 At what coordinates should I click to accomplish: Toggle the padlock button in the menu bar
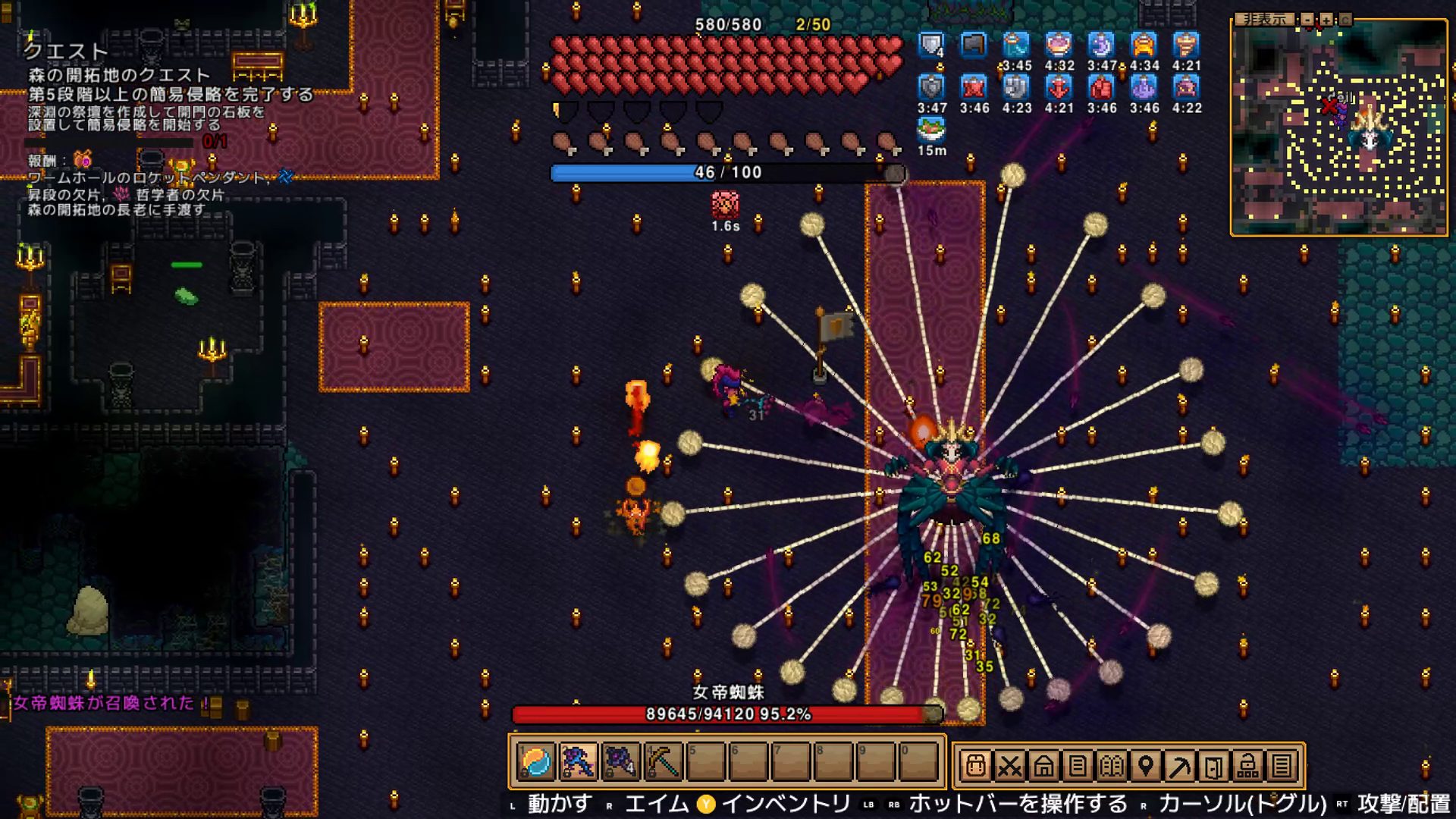click(x=1248, y=766)
